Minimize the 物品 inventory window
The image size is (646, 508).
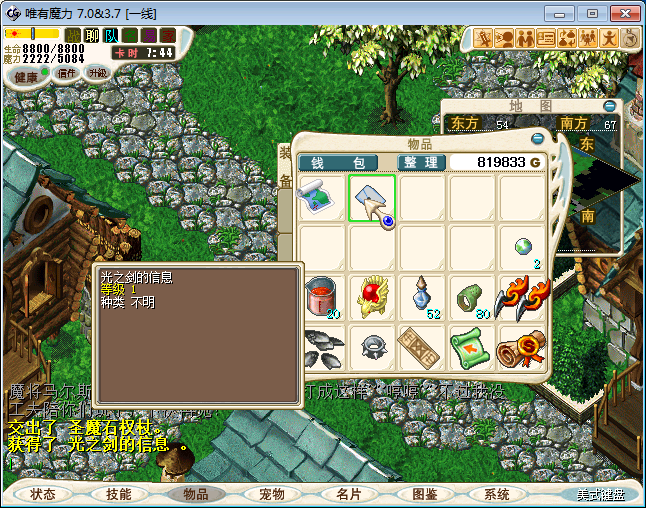pos(538,139)
